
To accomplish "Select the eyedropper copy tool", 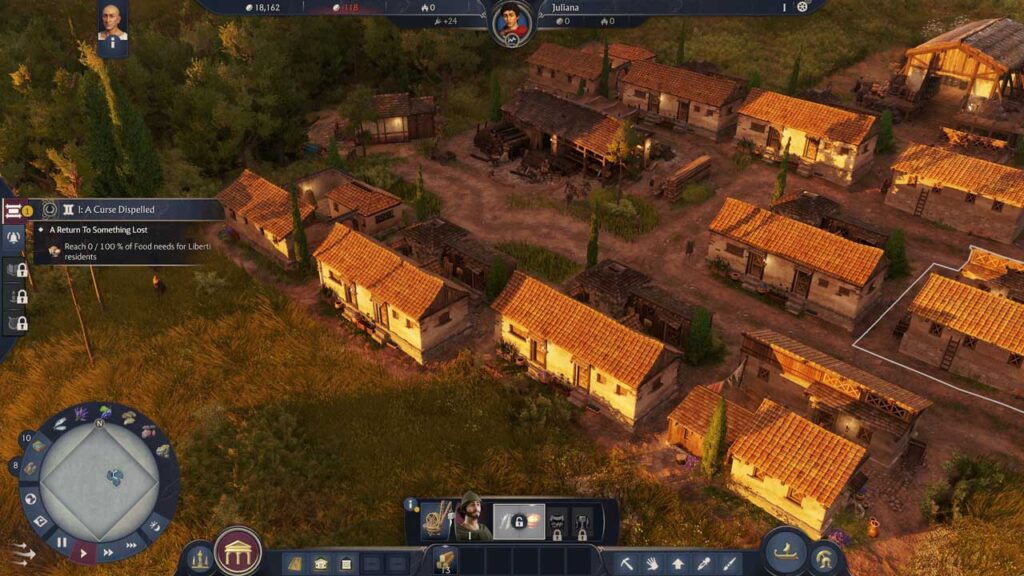I will 704,563.
